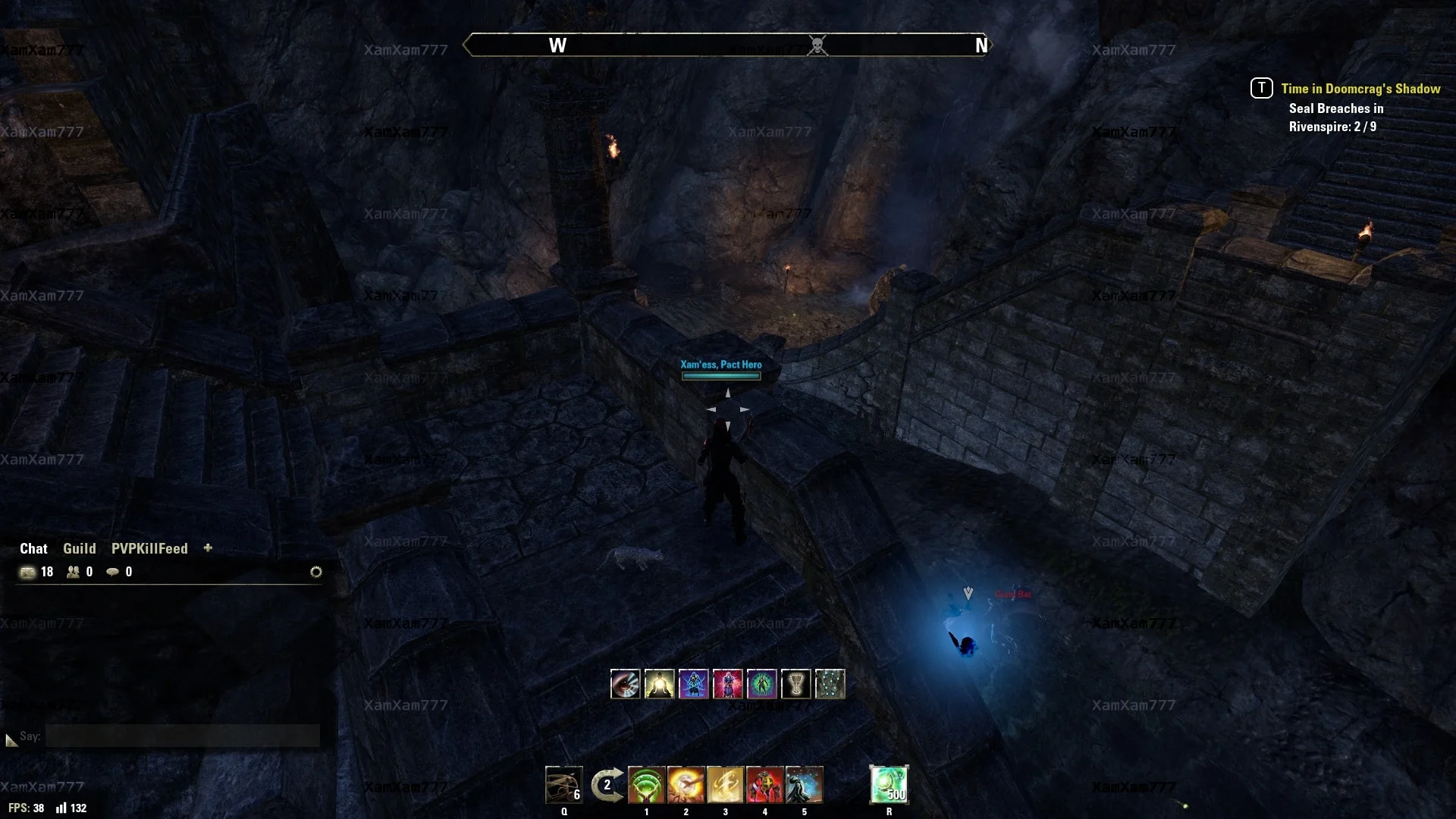Activate the green antlers dome ability

click(x=646, y=785)
